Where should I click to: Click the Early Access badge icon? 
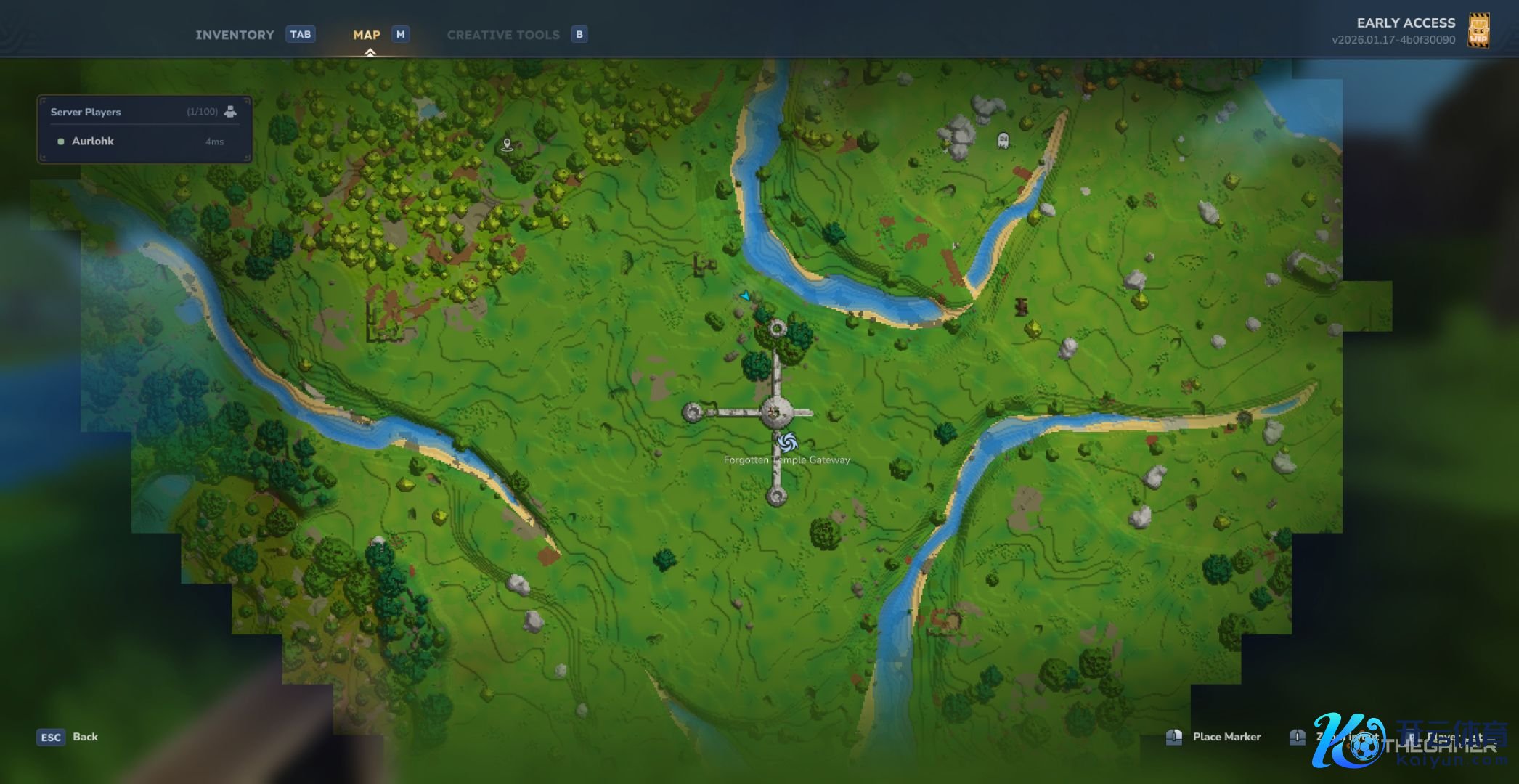1478,30
